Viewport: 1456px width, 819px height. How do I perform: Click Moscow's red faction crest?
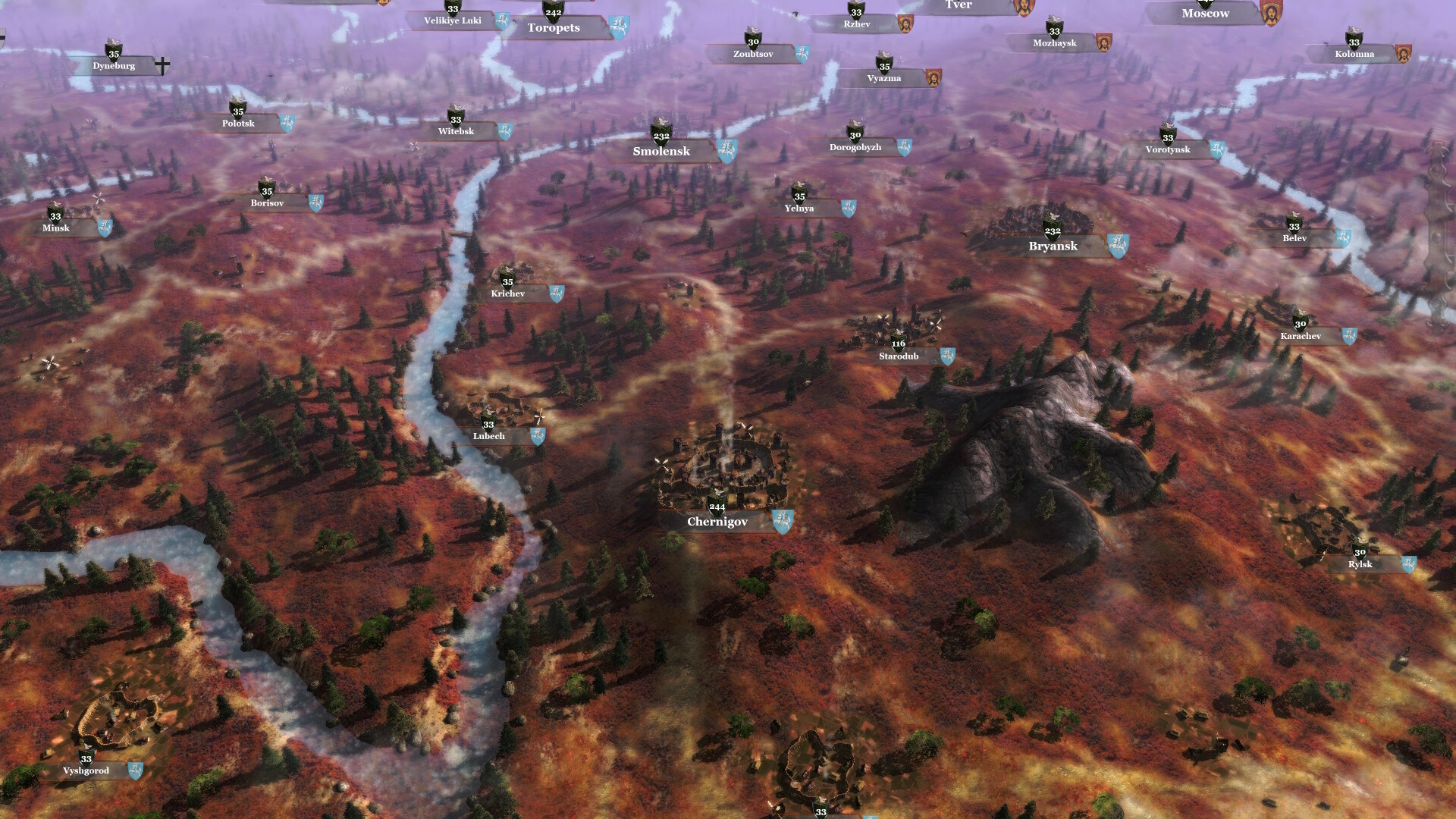point(1270,11)
